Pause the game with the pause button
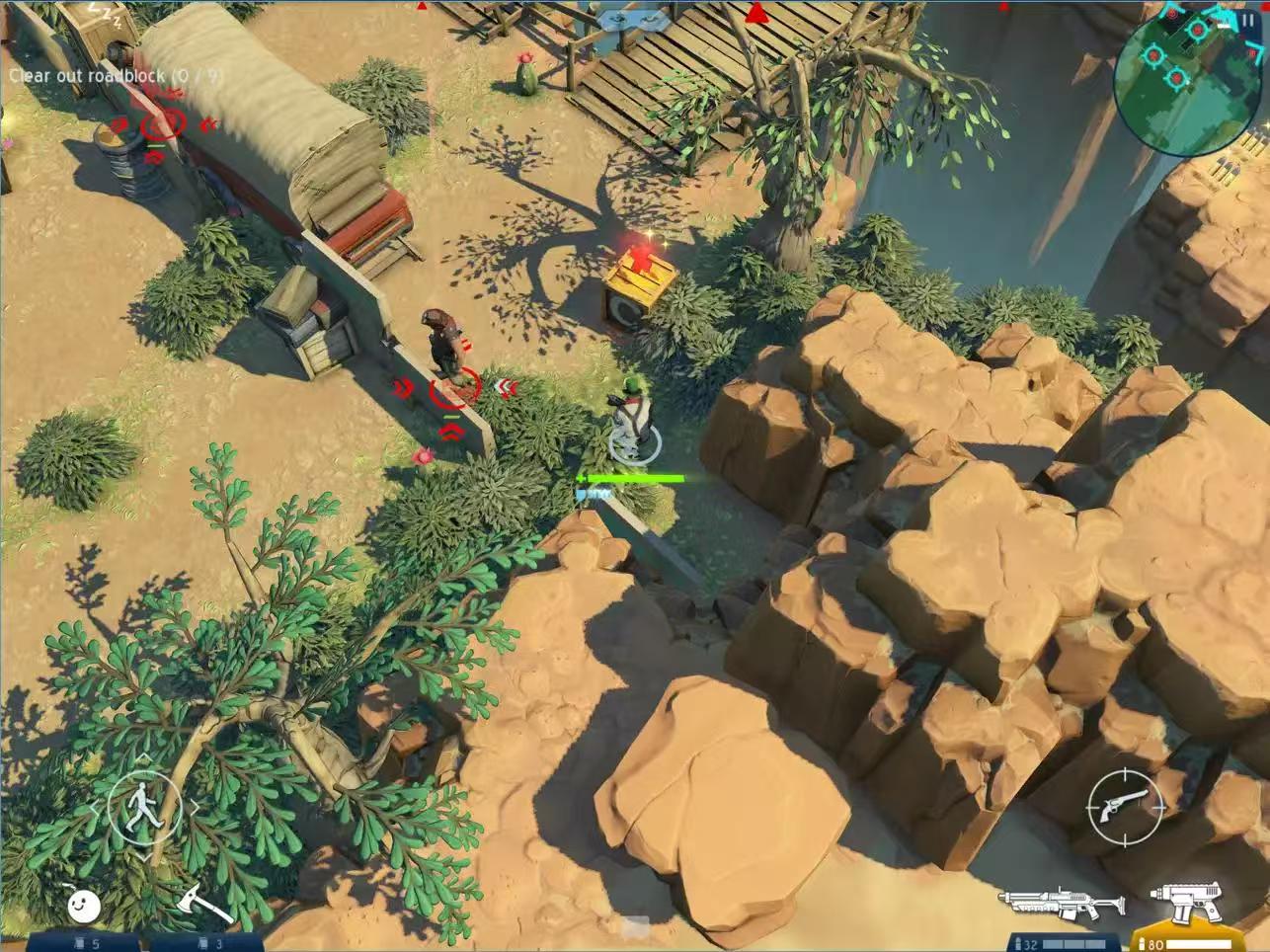This screenshot has height=952, width=1270. pyautogui.click(x=1250, y=20)
